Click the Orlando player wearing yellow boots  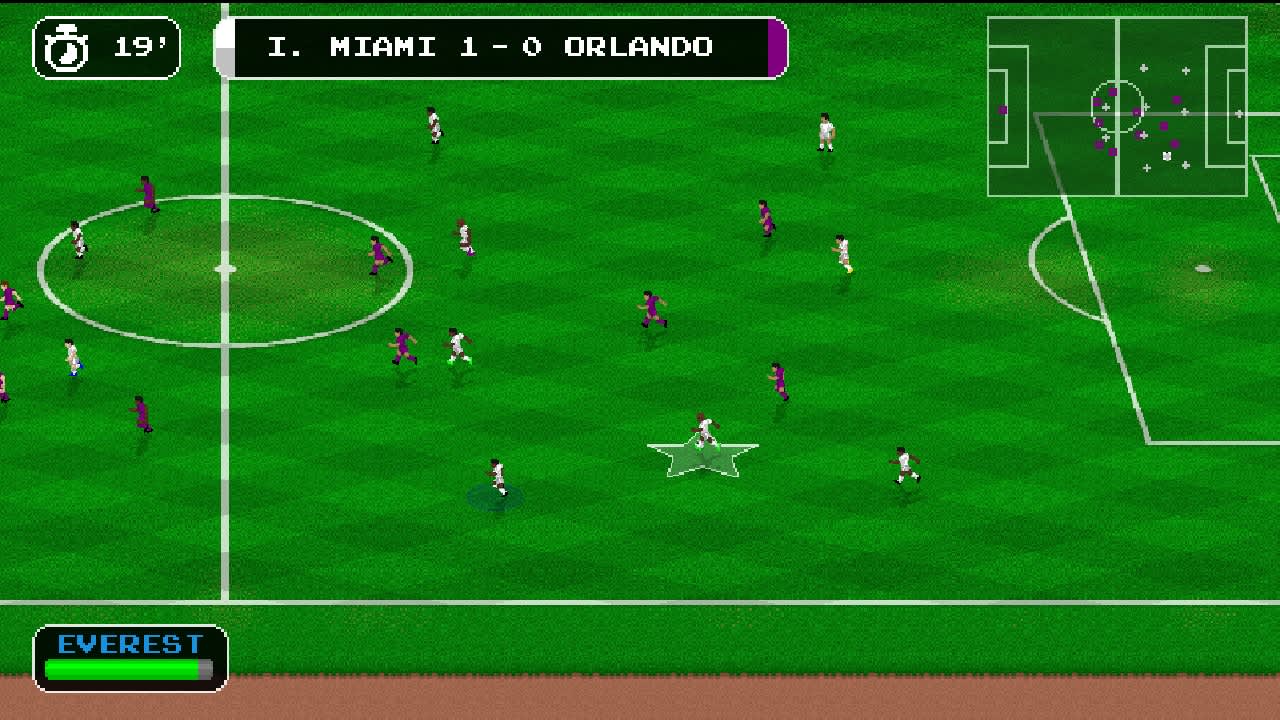tap(845, 252)
